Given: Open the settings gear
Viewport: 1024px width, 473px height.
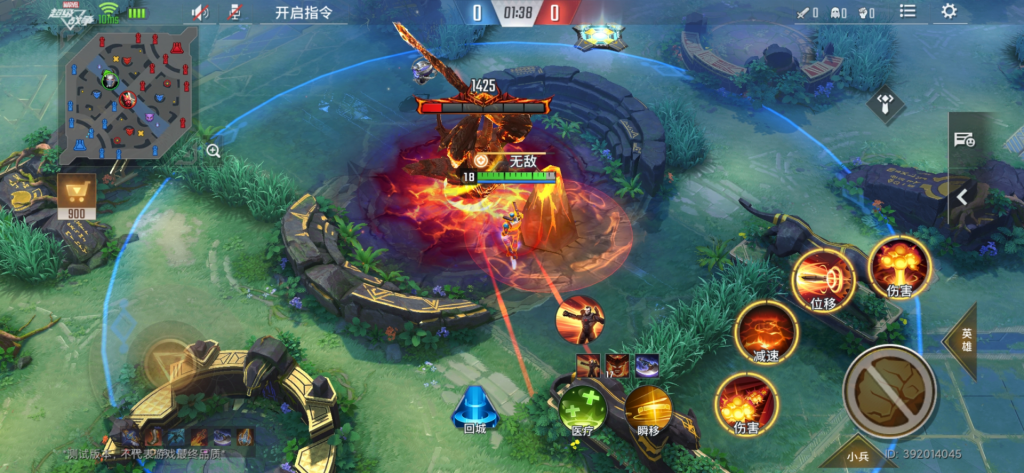Looking at the screenshot, I should [x=948, y=12].
